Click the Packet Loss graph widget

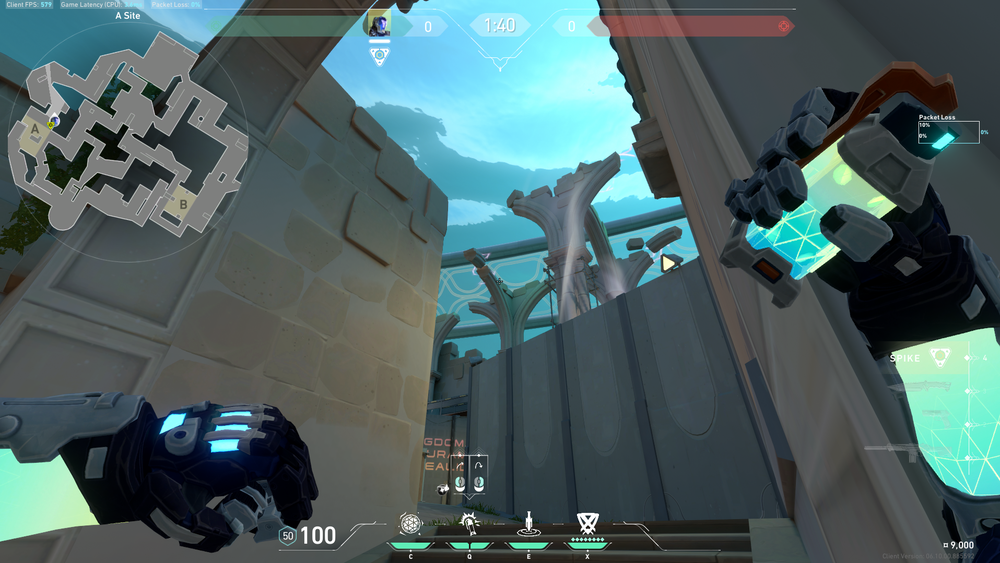pos(948,130)
